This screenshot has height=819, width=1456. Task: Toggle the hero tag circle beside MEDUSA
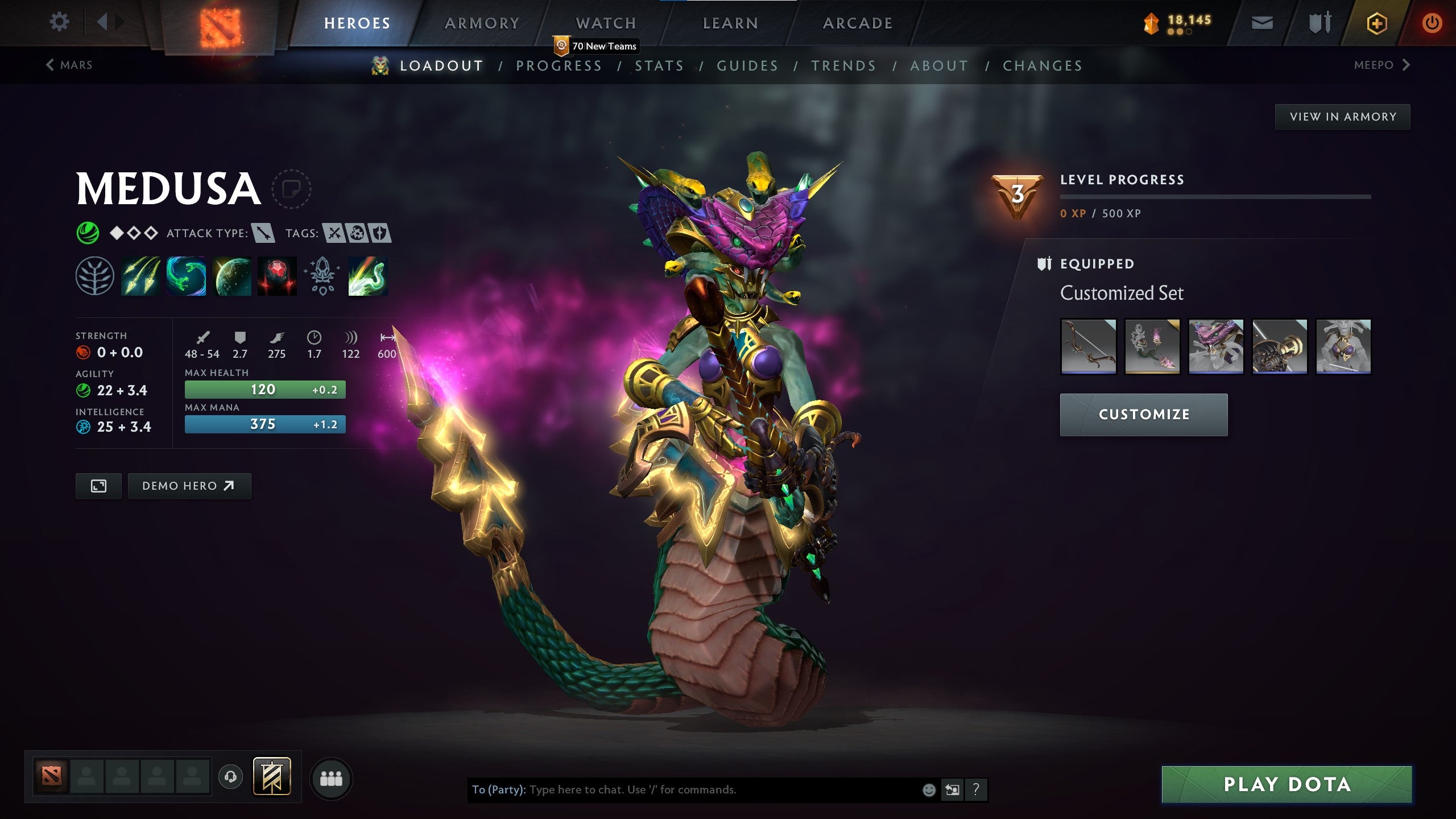(292, 189)
